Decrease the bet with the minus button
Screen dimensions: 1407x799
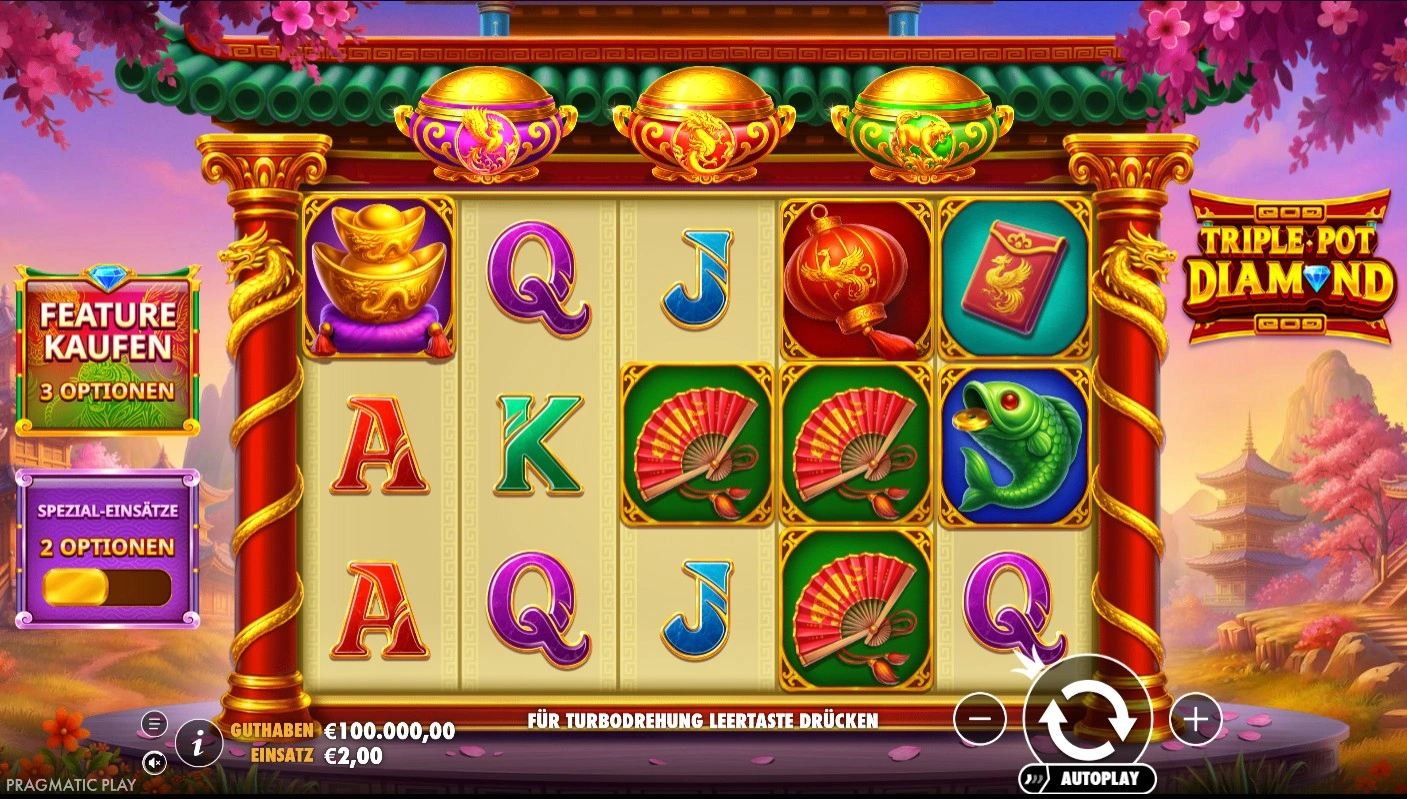click(978, 718)
